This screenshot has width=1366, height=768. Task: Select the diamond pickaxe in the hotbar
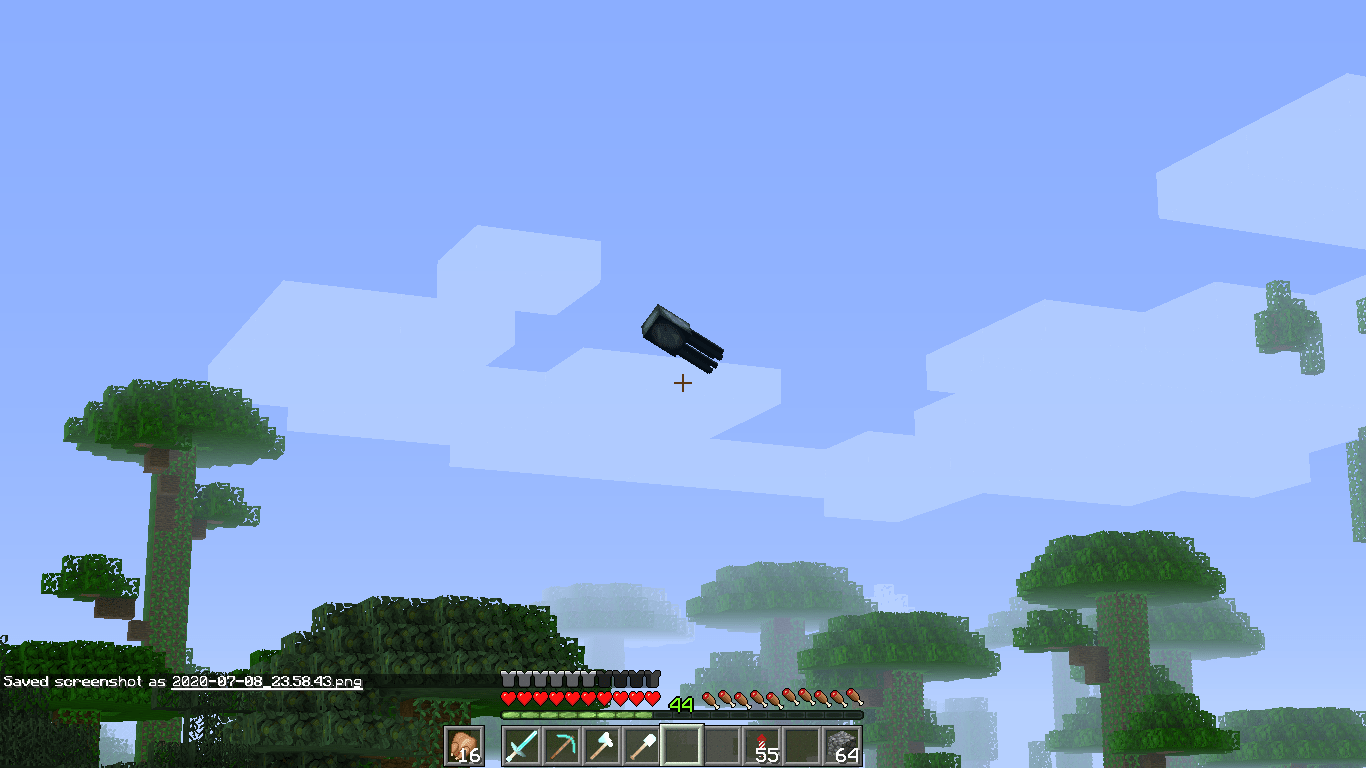point(560,747)
